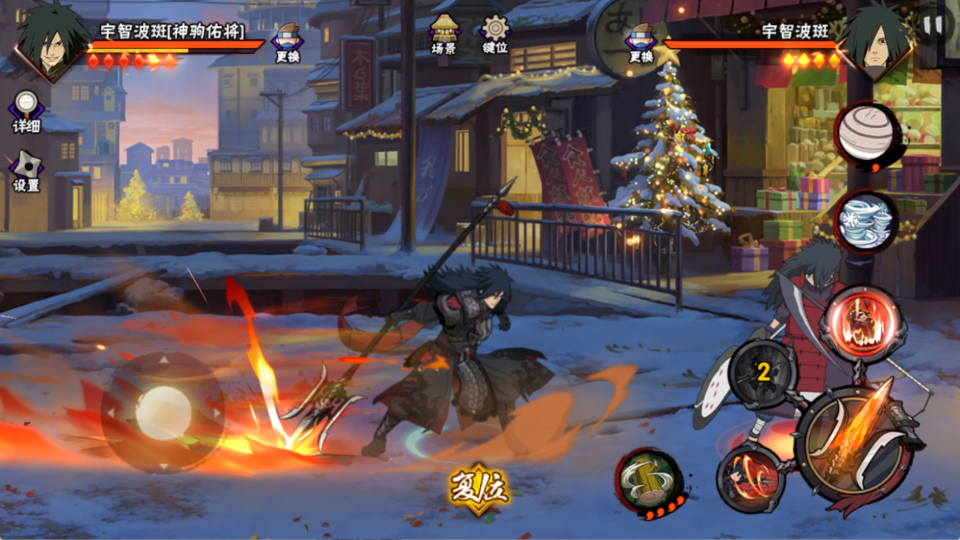
Task: Trigger the skill showing number 2
Action: 763,374
